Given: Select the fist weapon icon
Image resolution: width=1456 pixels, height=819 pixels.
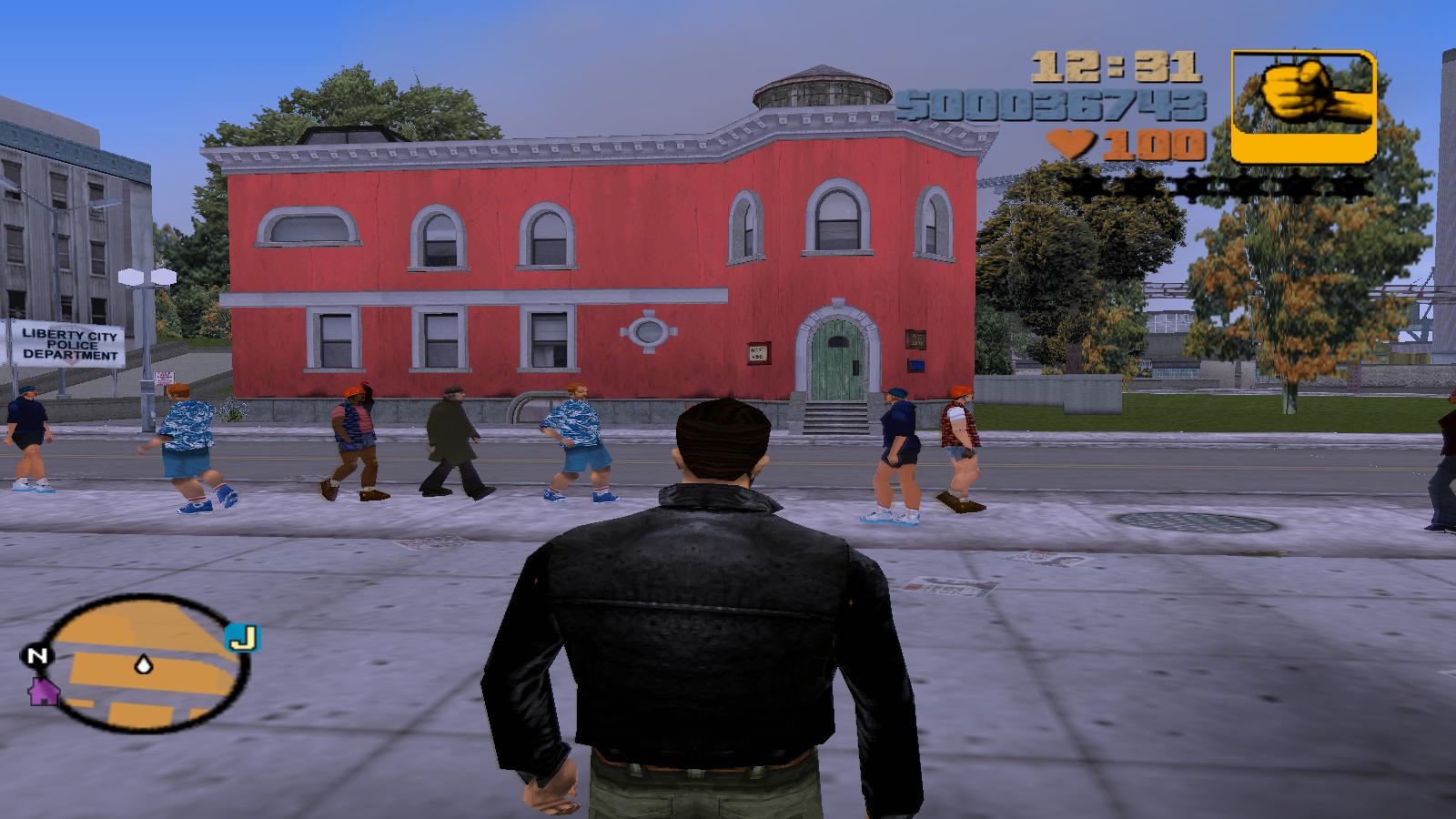Looking at the screenshot, I should tap(1303, 106).
